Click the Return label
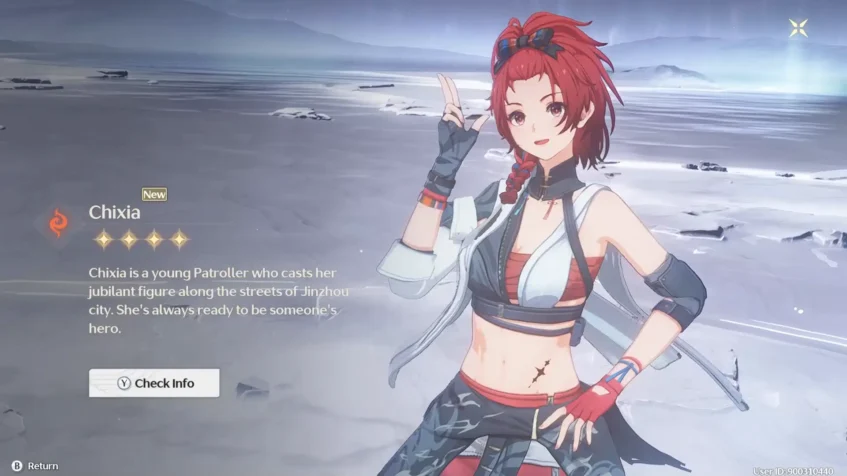This screenshot has height=476, width=847. [x=42, y=466]
